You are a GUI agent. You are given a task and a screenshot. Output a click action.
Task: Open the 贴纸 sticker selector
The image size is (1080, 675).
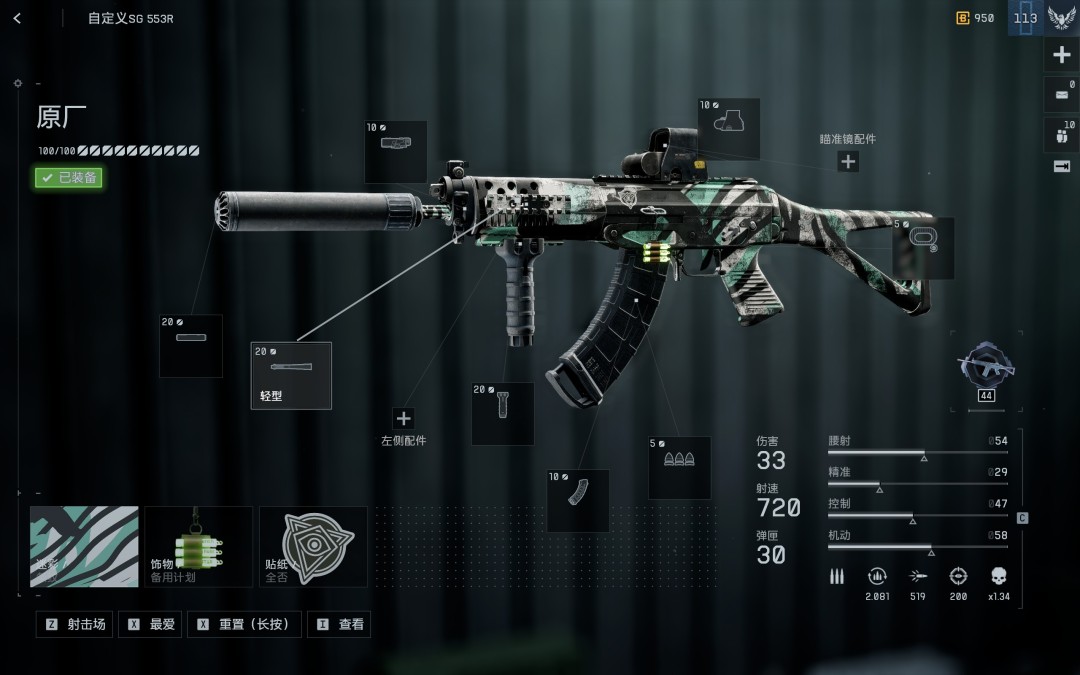pos(313,546)
